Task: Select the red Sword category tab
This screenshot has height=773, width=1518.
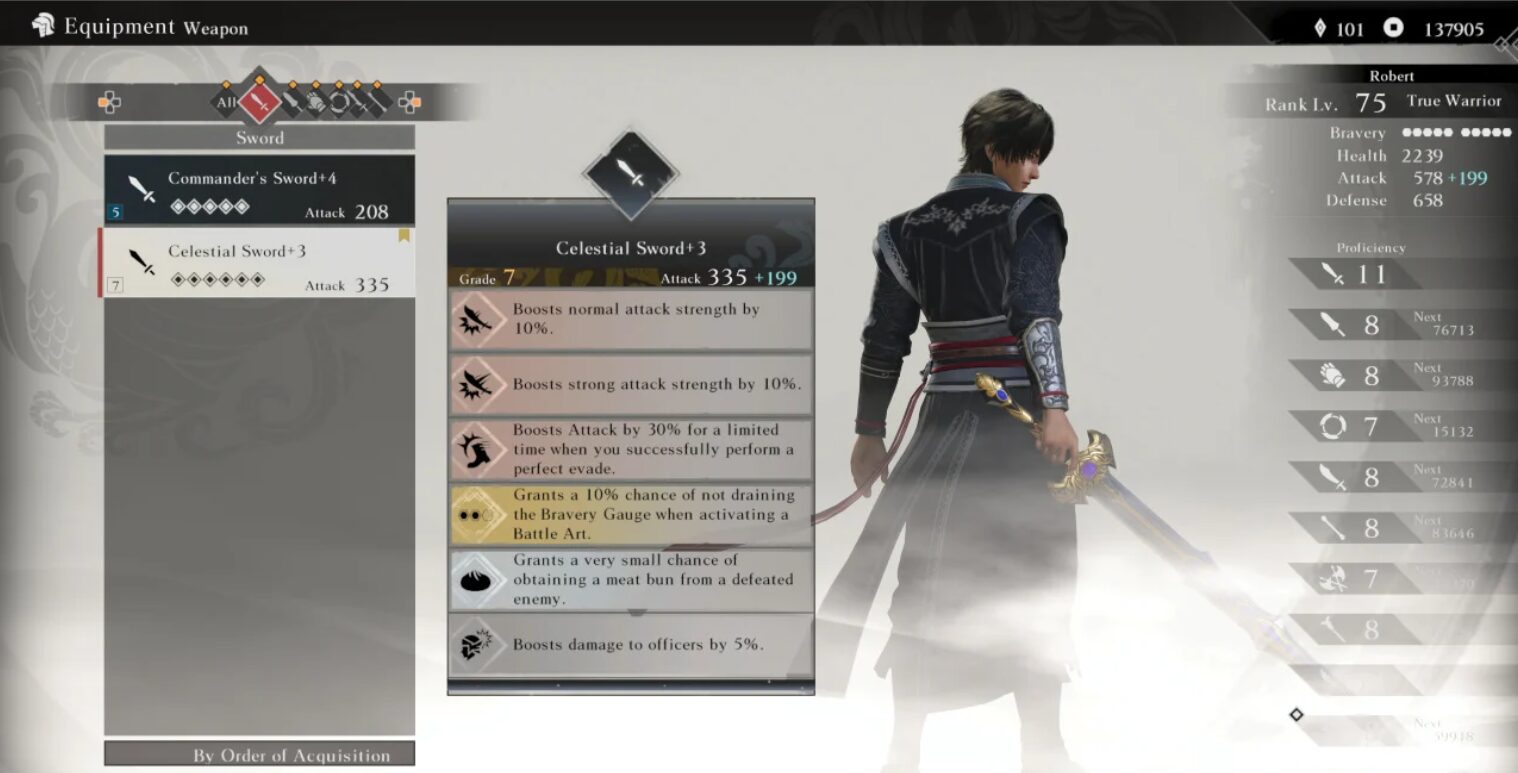Action: point(260,101)
